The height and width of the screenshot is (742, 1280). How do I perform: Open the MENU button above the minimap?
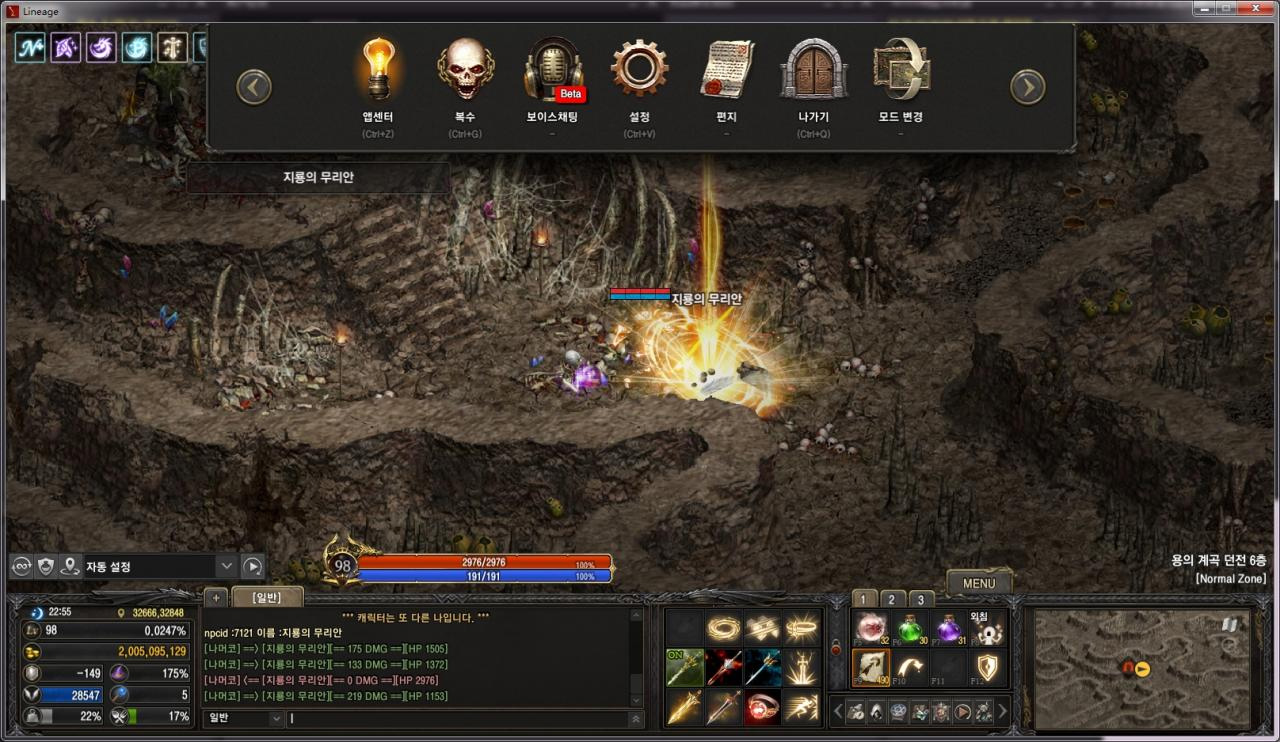pos(978,583)
